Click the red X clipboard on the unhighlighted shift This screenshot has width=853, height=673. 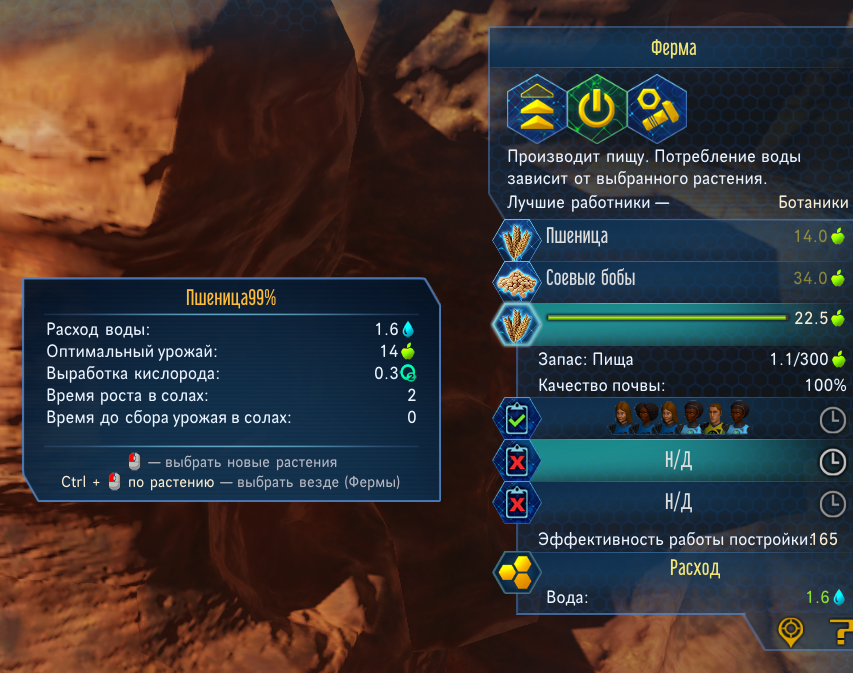[517, 503]
